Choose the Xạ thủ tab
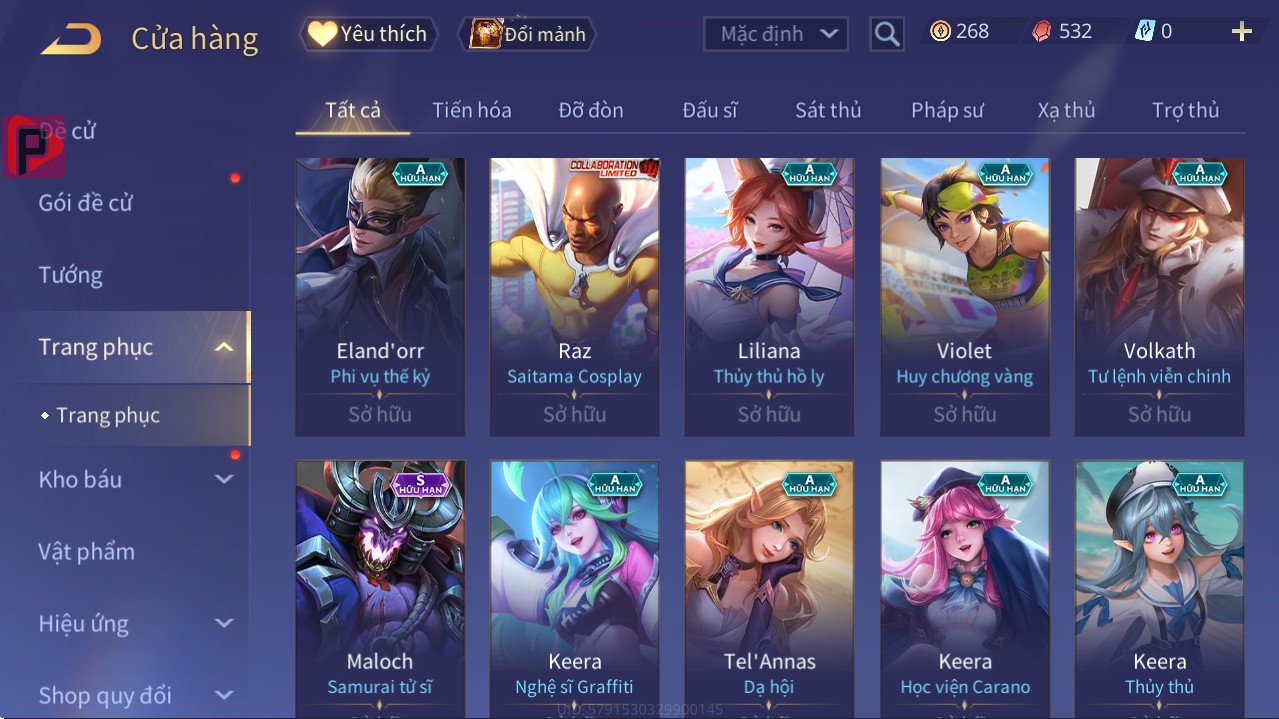The image size is (1279, 719). (x=1066, y=110)
